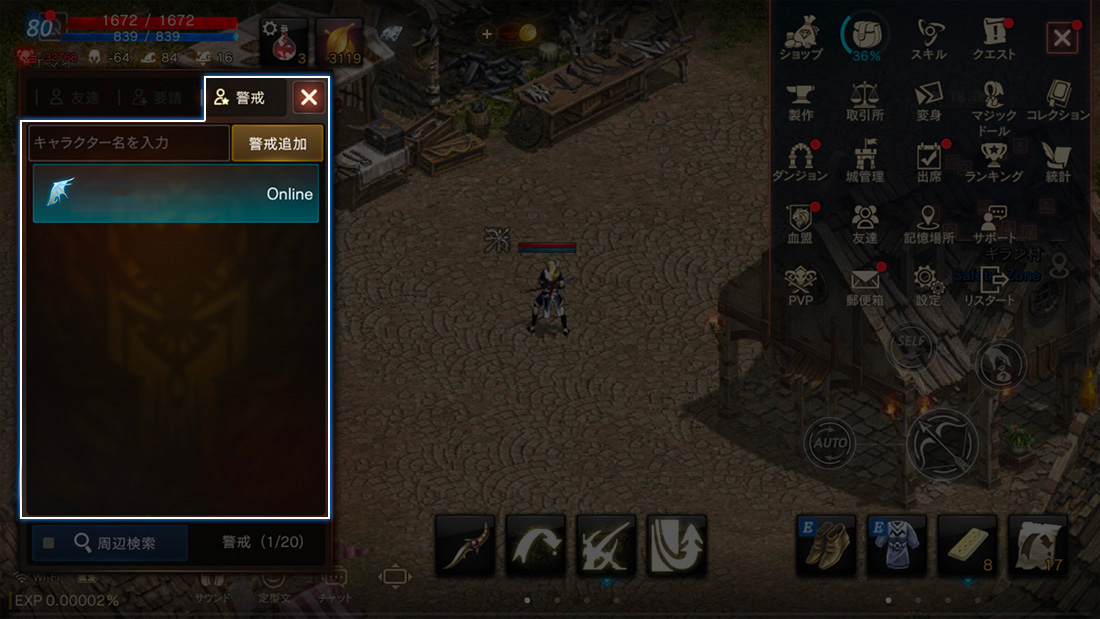
Task: Open the 設定 settings menu
Action: pyautogui.click(x=928, y=284)
